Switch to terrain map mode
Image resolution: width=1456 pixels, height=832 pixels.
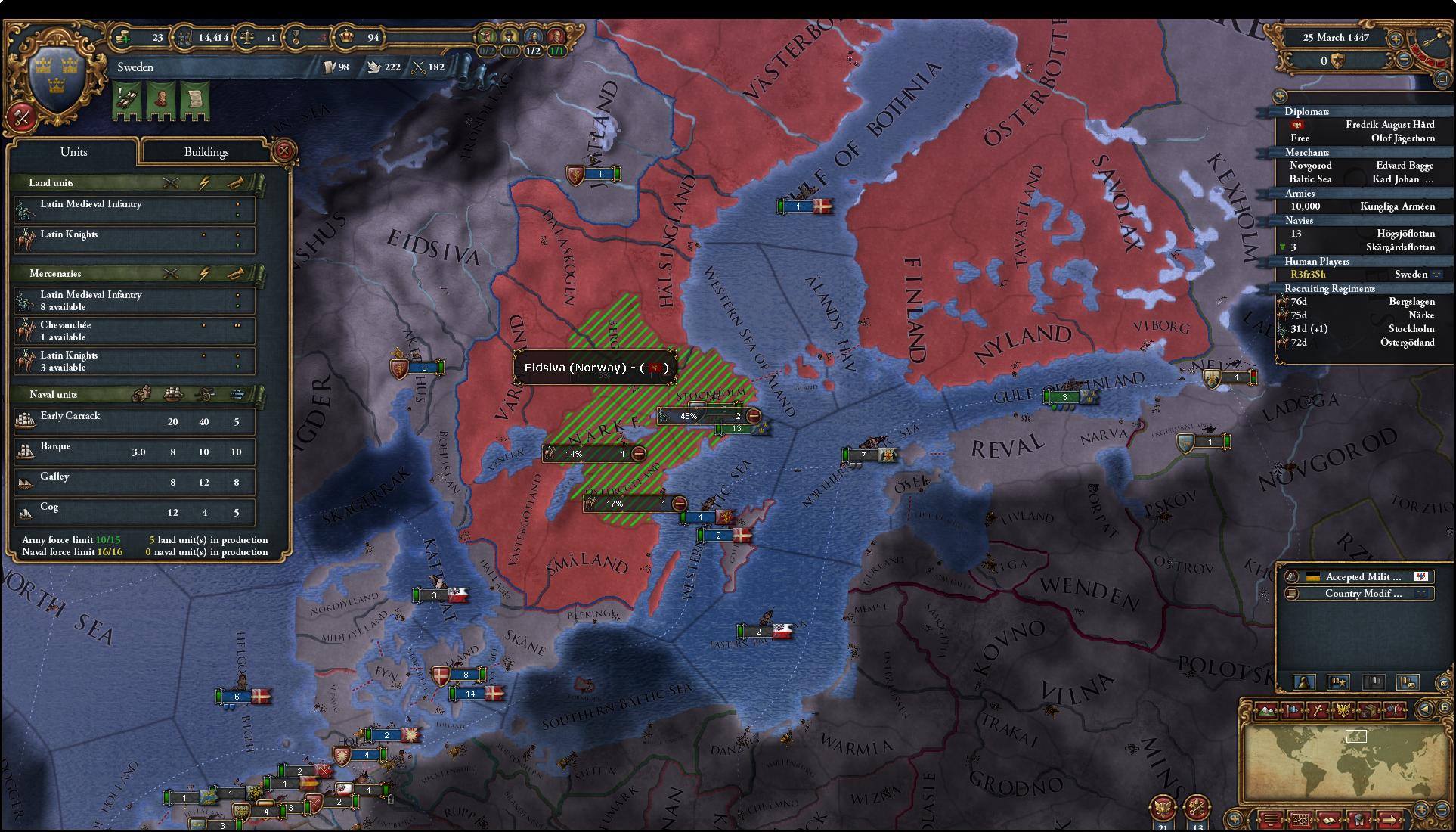pos(1268,709)
